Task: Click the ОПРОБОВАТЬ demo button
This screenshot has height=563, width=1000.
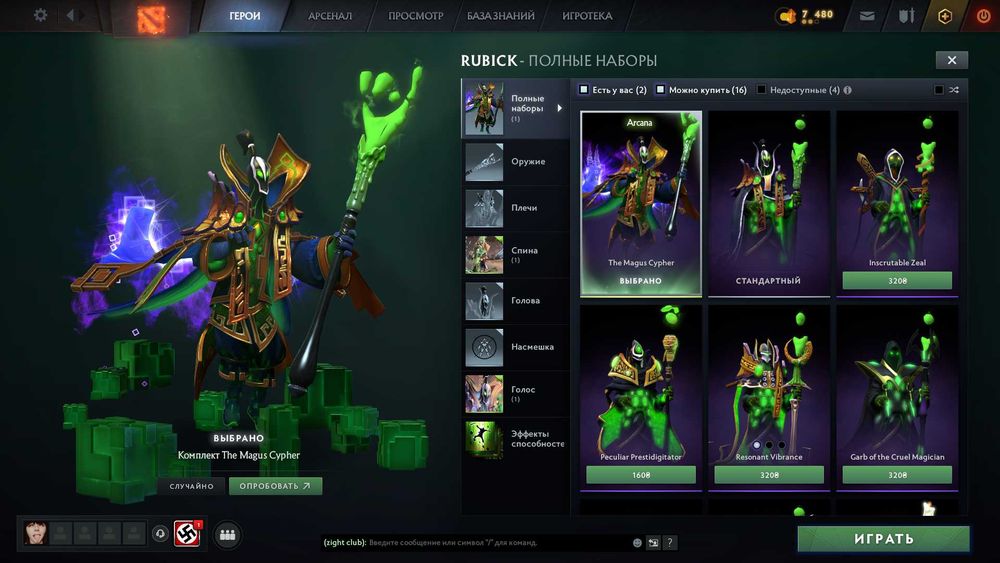Action: point(275,486)
